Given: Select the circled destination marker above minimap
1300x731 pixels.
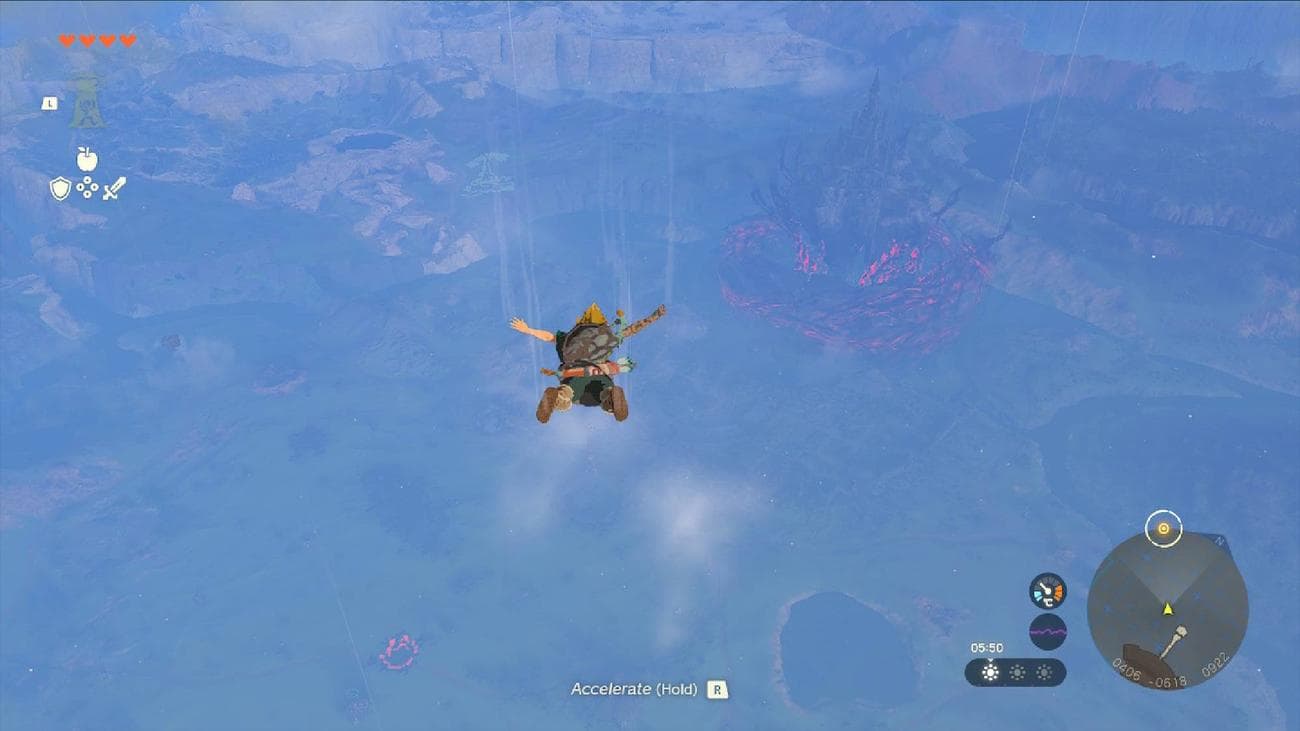Looking at the screenshot, I should [x=1164, y=528].
